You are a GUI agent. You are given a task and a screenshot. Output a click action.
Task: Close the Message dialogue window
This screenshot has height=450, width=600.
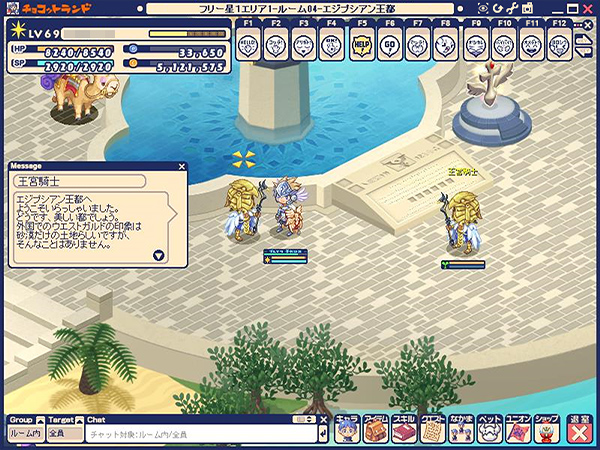click(x=181, y=167)
